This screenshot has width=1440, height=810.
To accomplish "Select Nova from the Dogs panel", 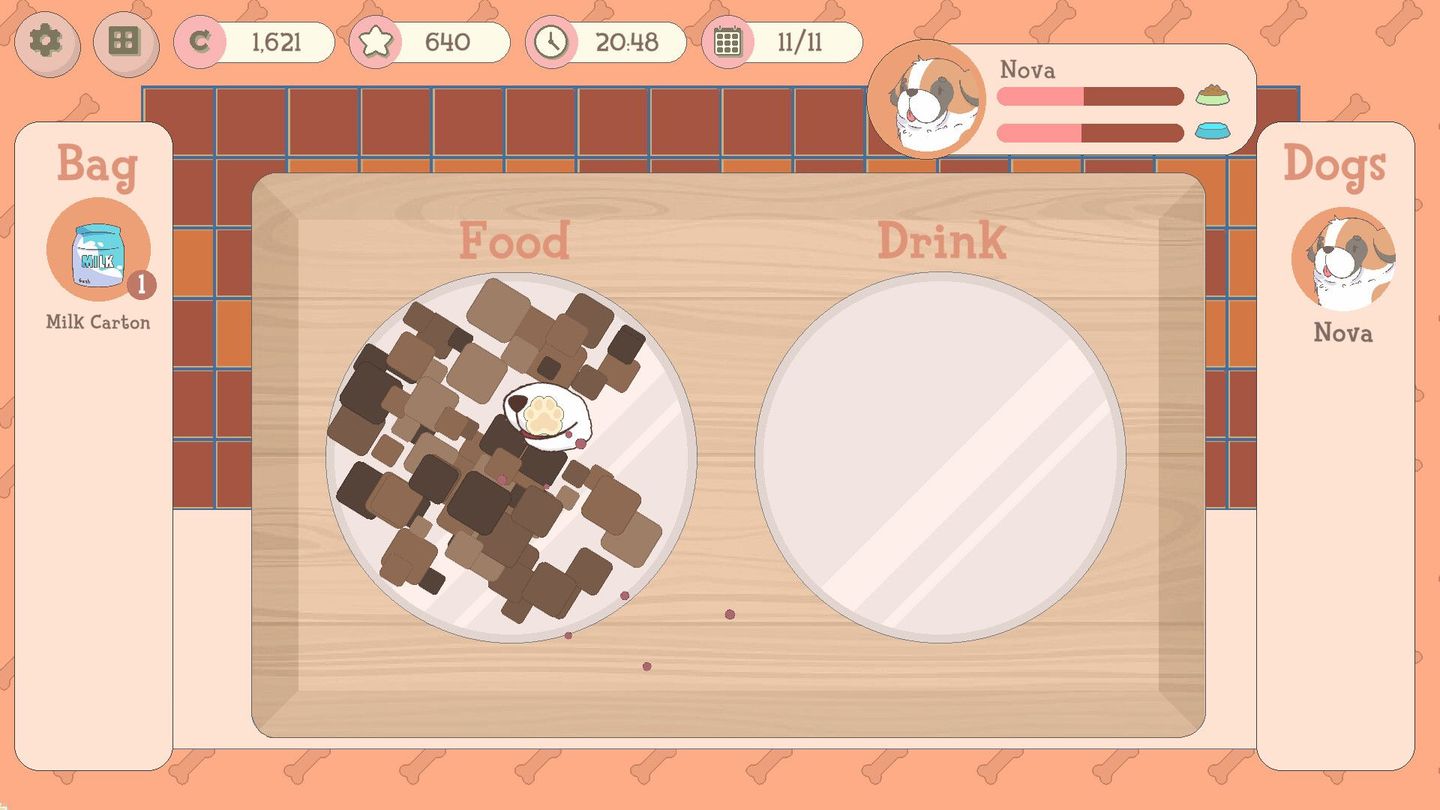I will point(1342,262).
